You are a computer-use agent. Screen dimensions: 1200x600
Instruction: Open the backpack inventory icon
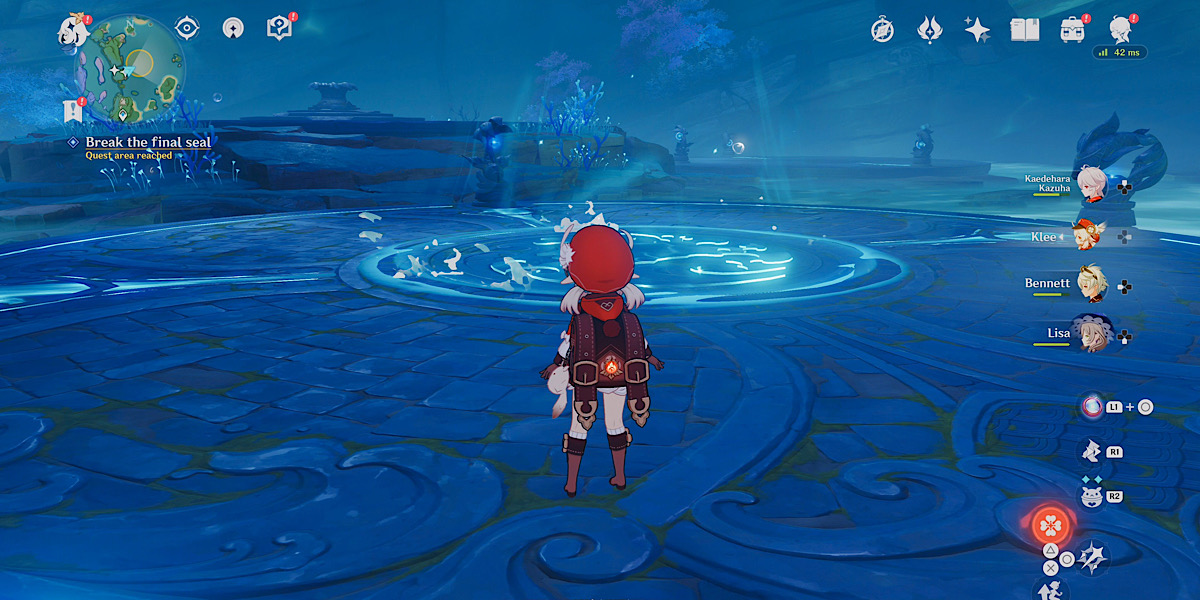click(1073, 30)
